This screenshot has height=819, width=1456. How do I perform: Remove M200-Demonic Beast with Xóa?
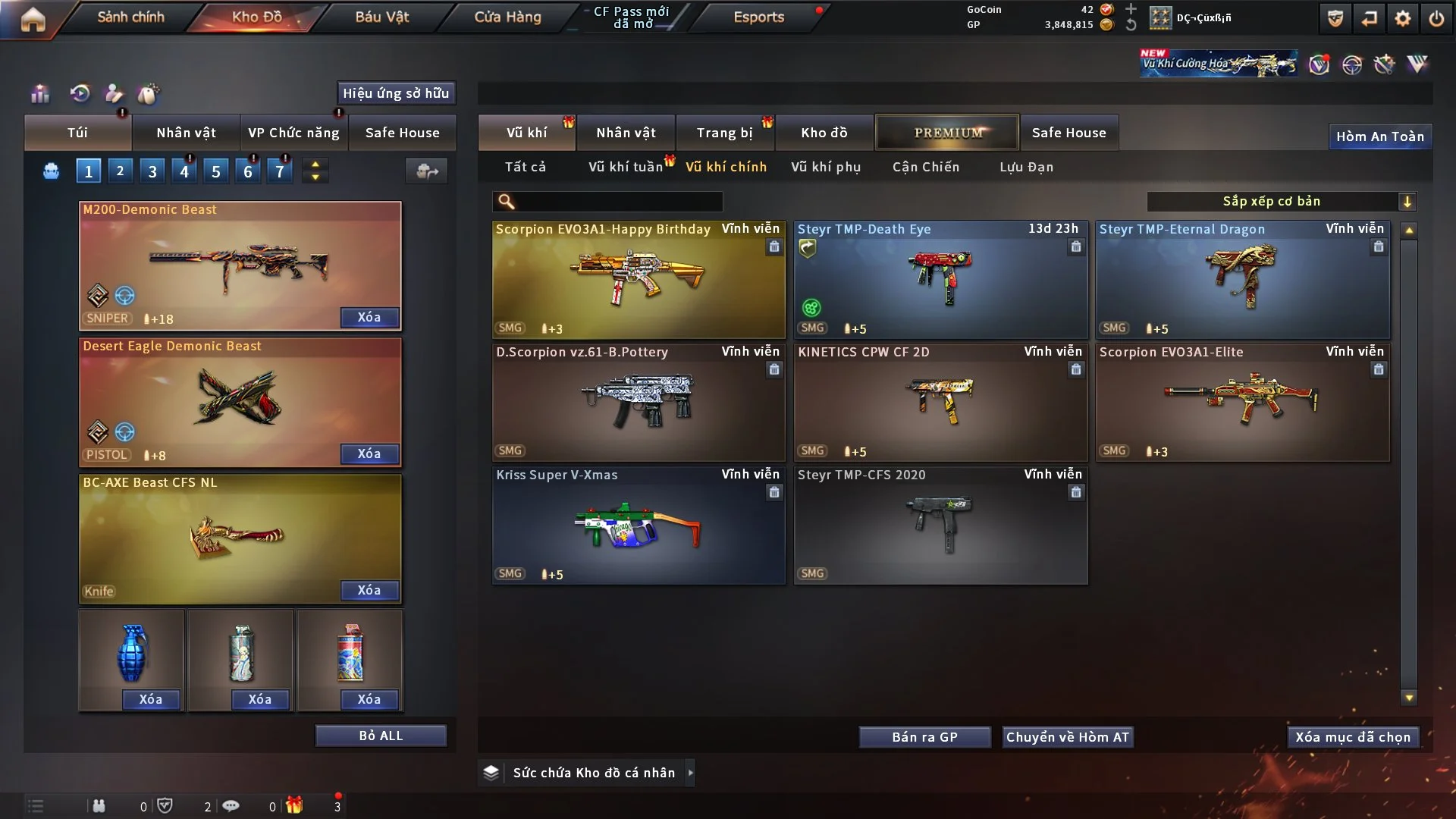click(369, 317)
